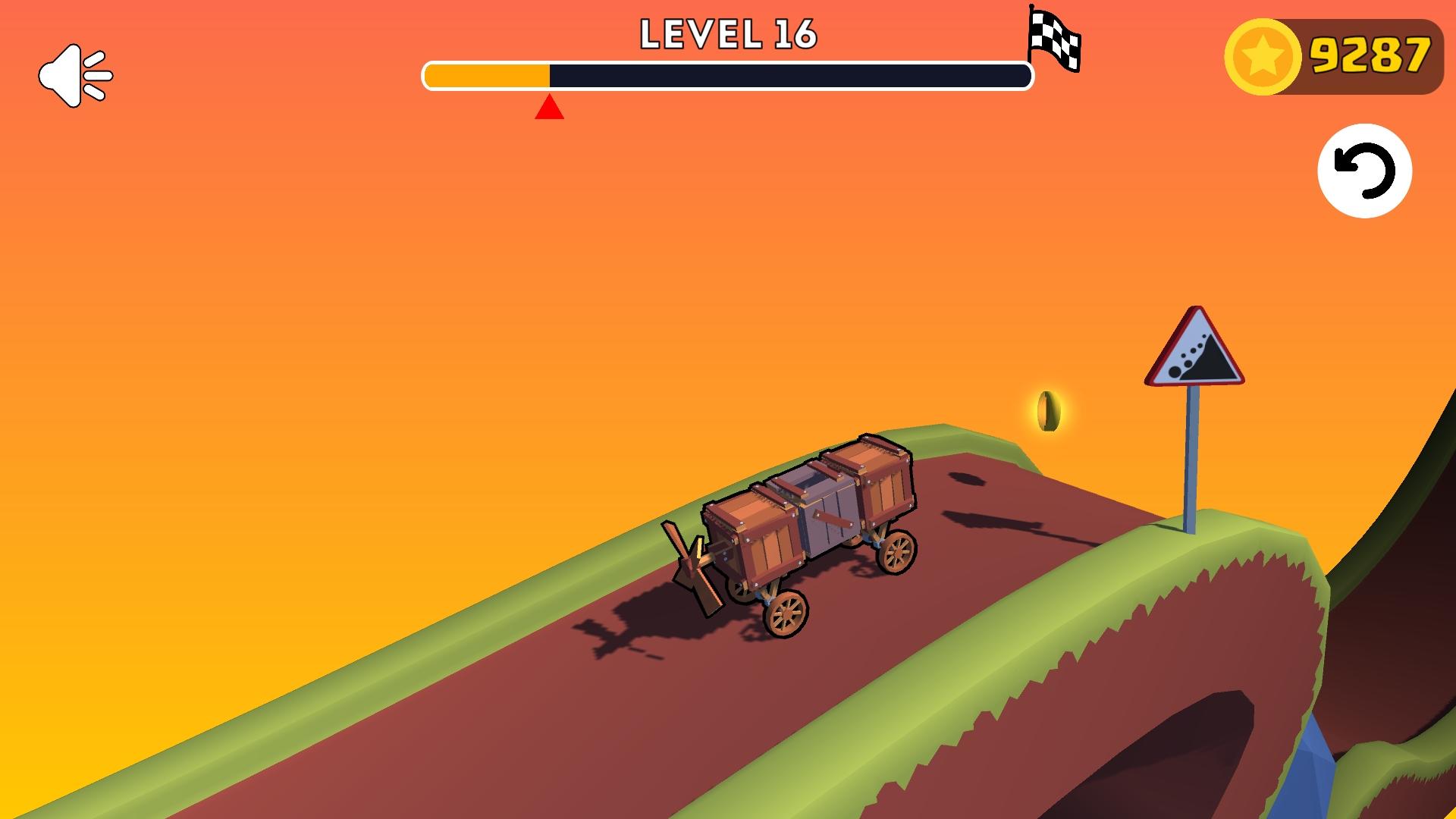Mute the game sound with the speaker icon

(x=76, y=73)
